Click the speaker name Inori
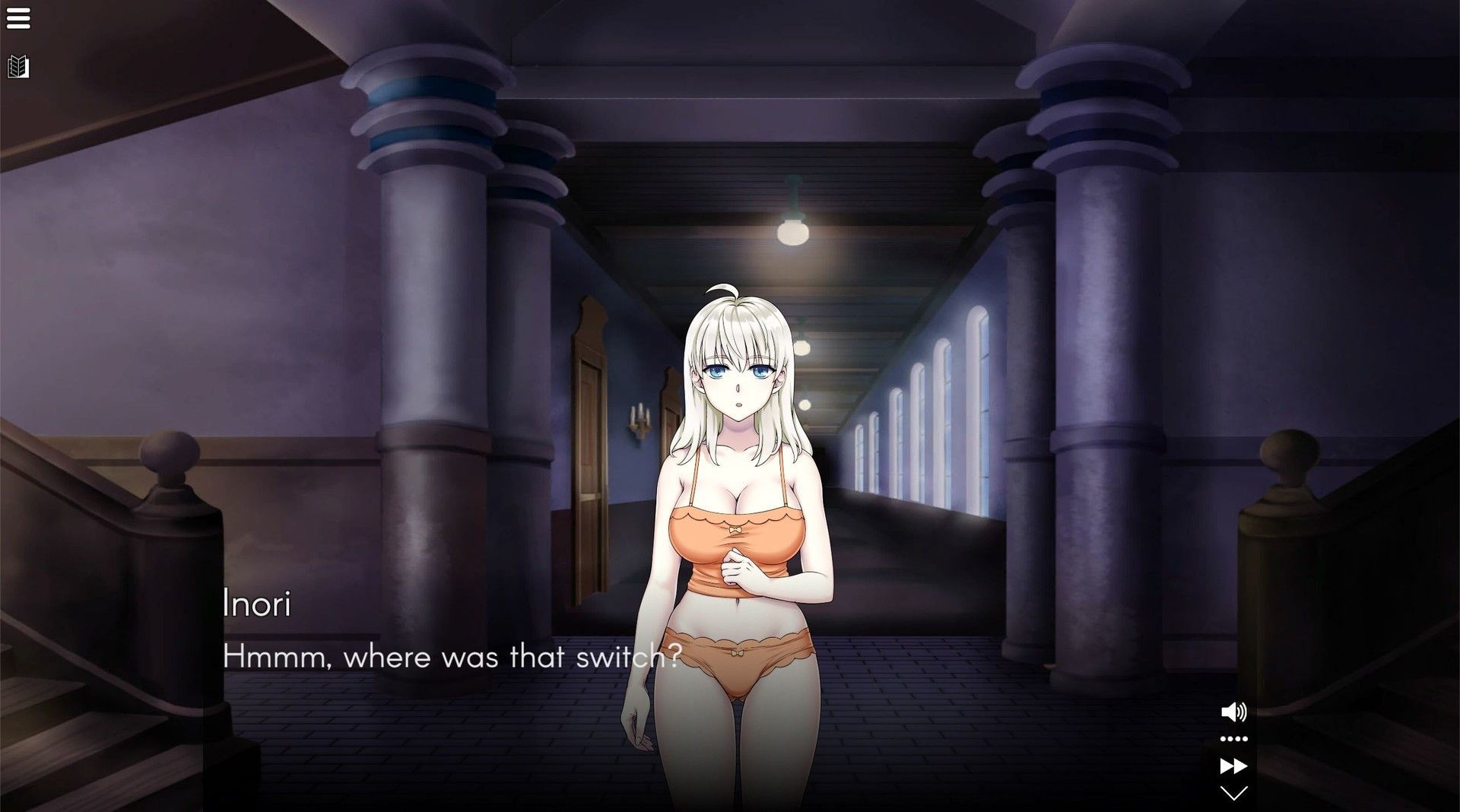 256,604
